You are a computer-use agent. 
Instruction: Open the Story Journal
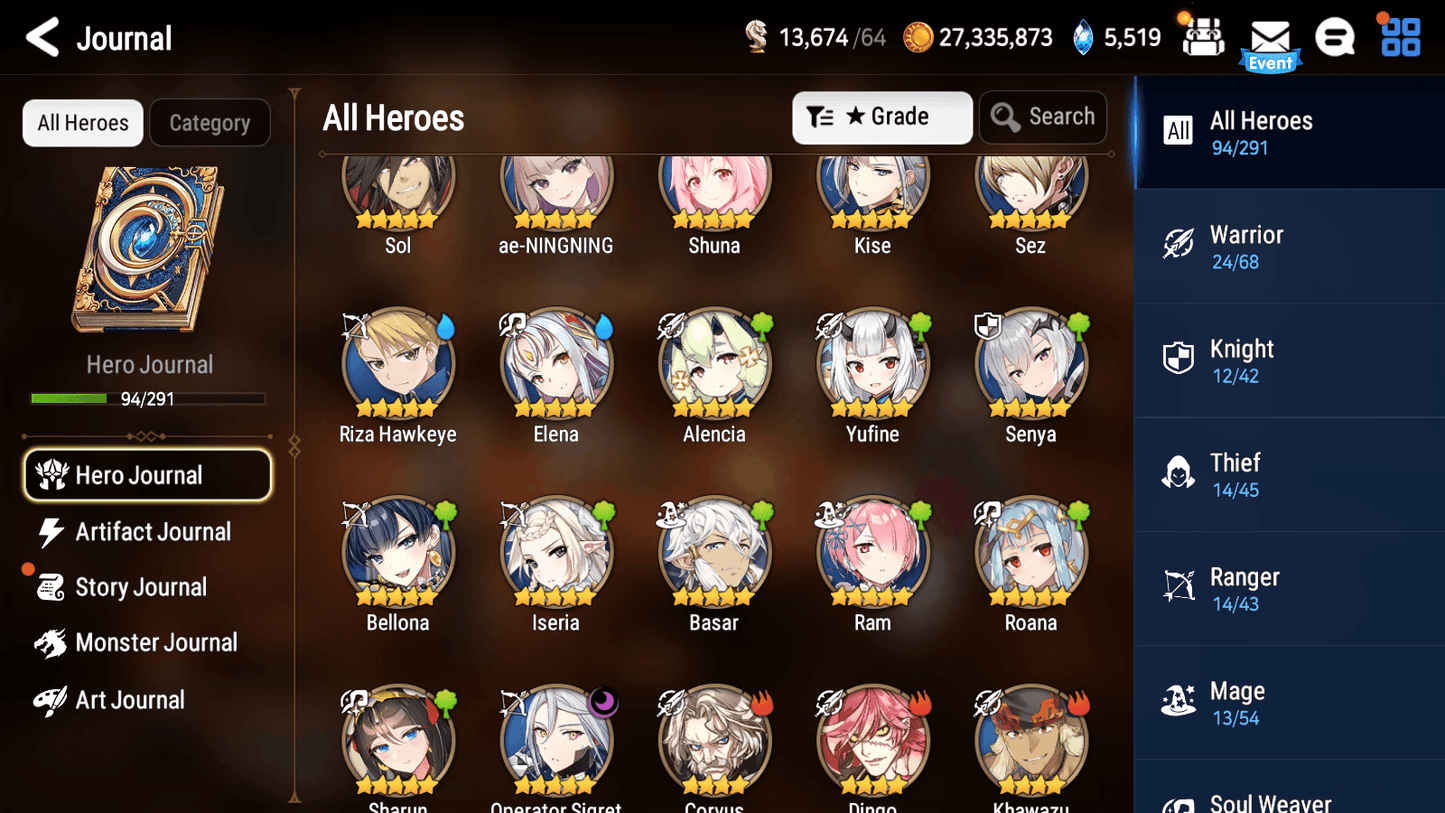tap(141, 587)
